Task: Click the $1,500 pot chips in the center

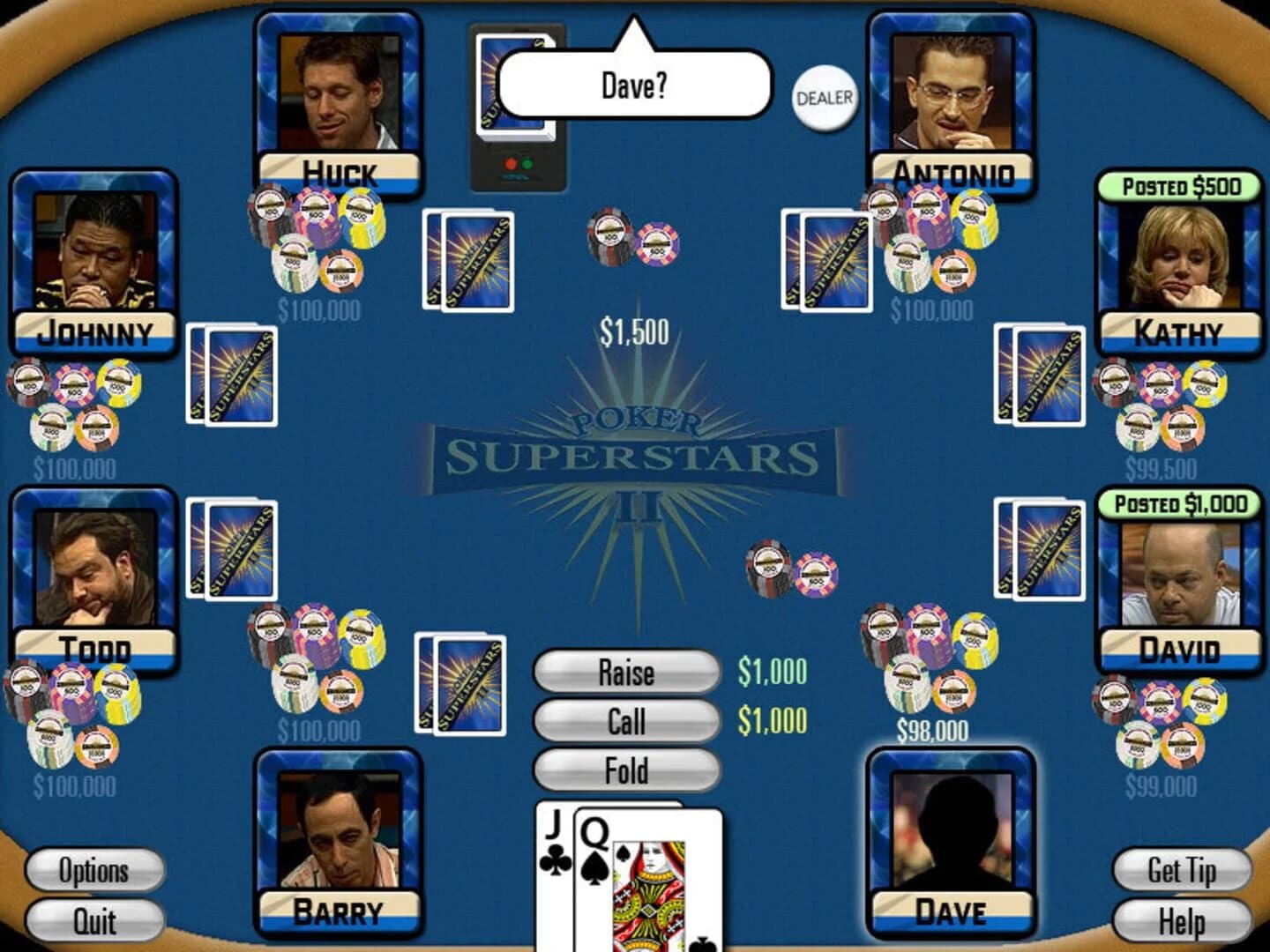Action: coord(631,242)
